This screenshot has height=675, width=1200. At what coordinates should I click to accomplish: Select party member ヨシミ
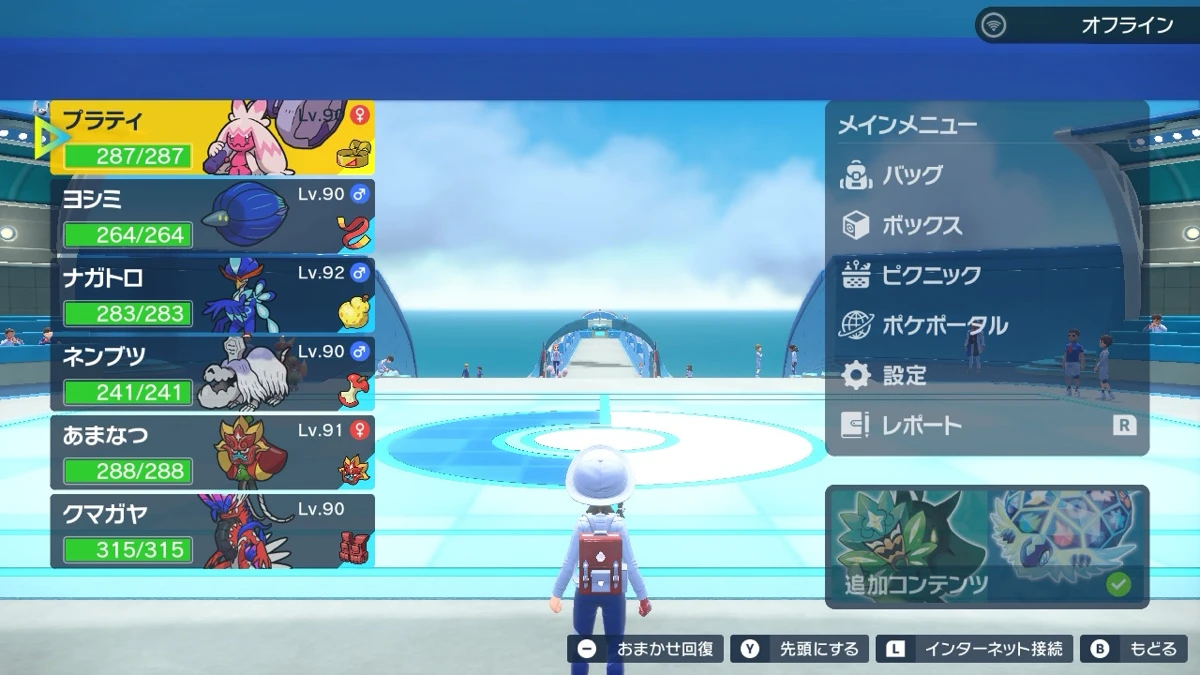tap(212, 216)
